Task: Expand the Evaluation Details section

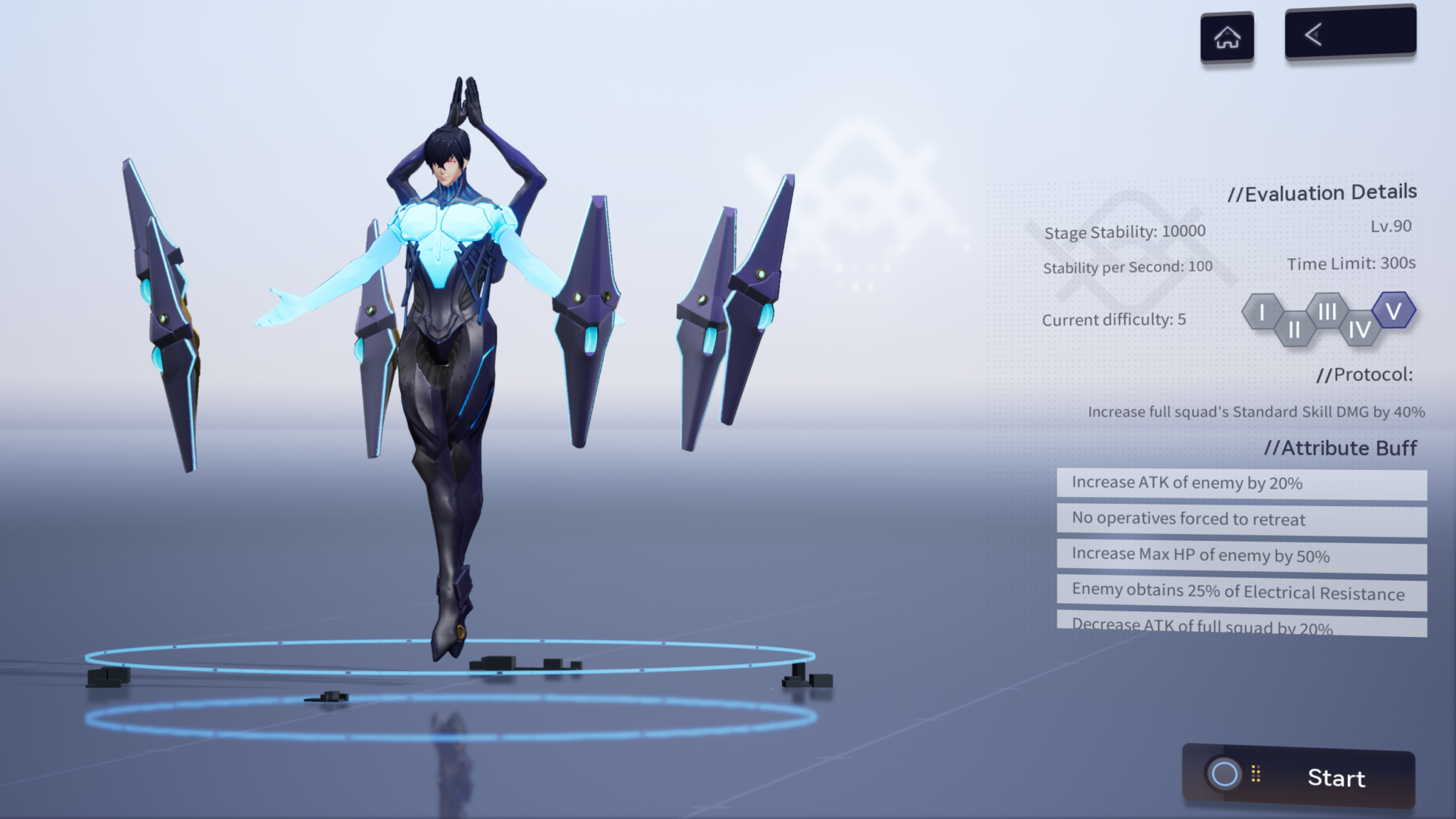Action: coord(1324,192)
